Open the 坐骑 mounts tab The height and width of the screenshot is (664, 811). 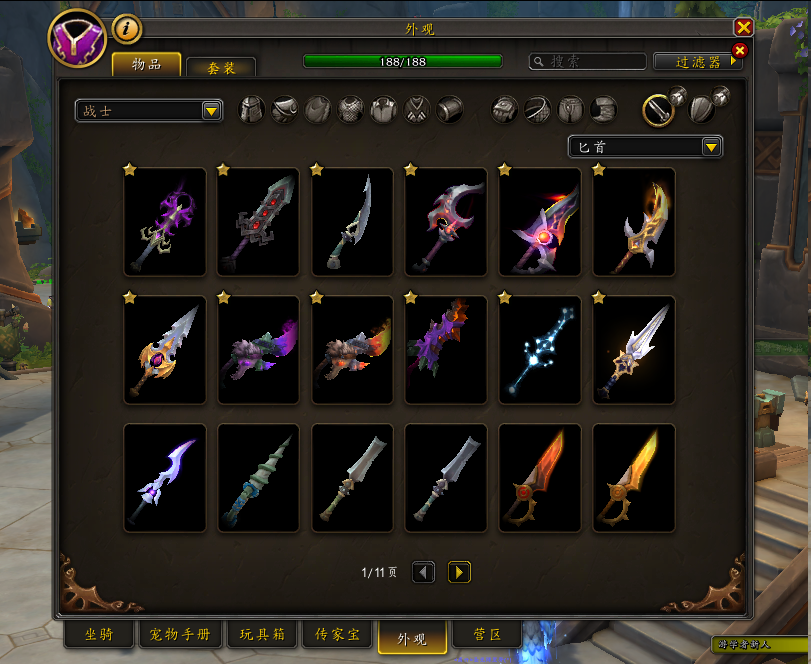click(x=99, y=635)
